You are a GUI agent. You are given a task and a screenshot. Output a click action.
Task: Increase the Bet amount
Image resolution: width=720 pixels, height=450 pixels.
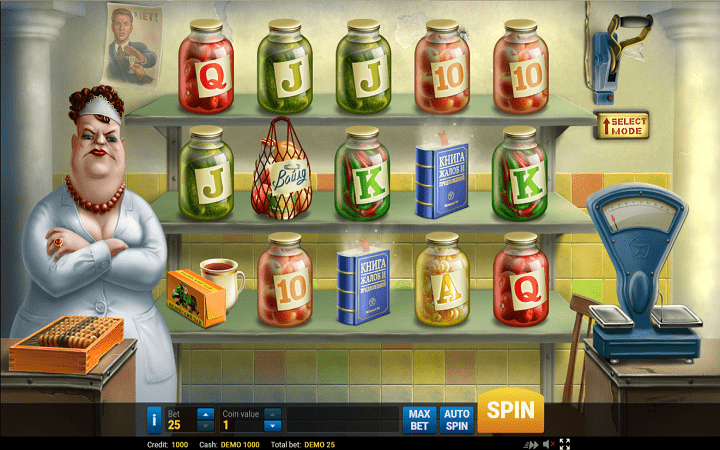coord(205,413)
